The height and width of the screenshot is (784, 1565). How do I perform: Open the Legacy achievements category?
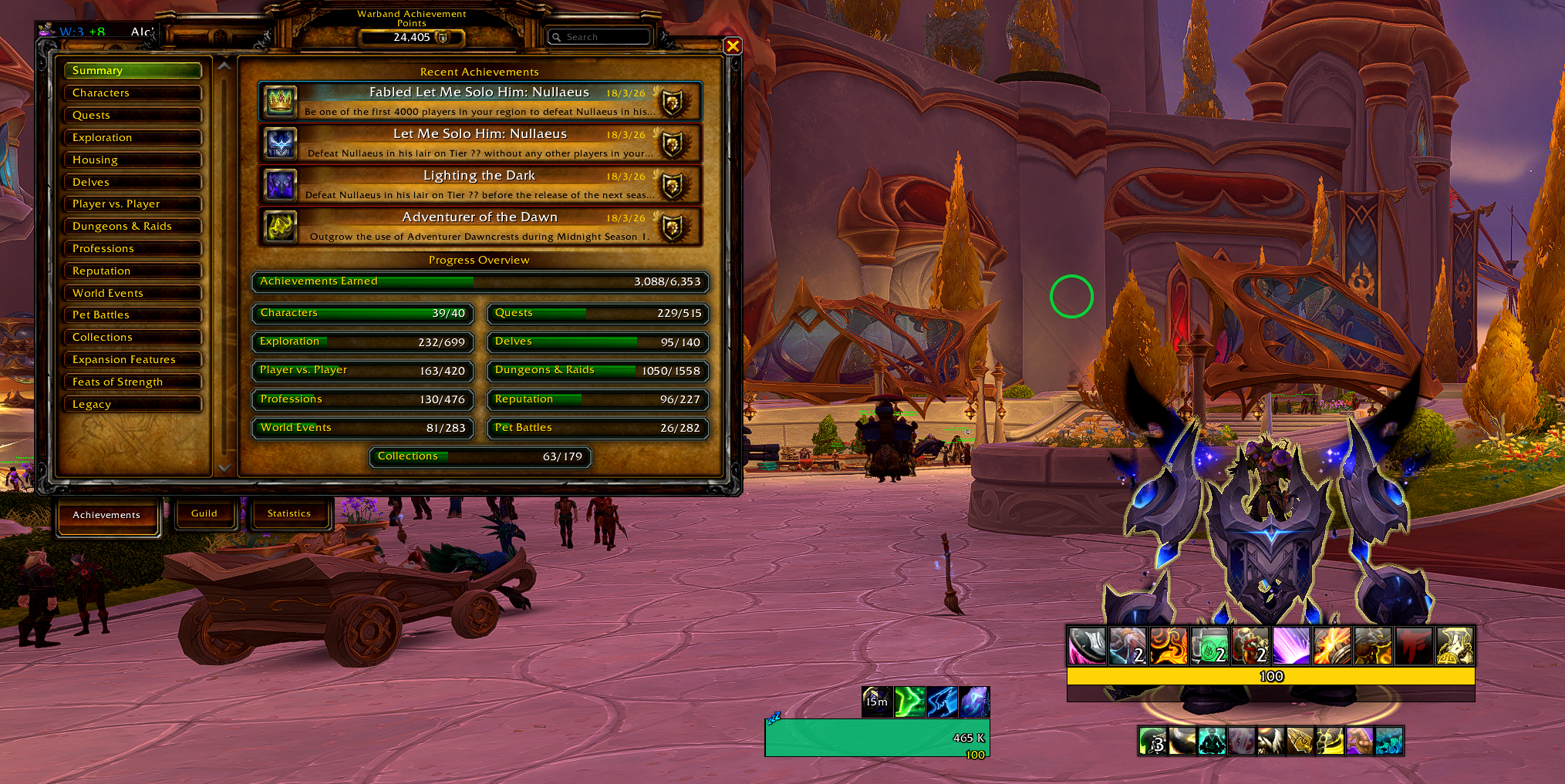tap(133, 404)
